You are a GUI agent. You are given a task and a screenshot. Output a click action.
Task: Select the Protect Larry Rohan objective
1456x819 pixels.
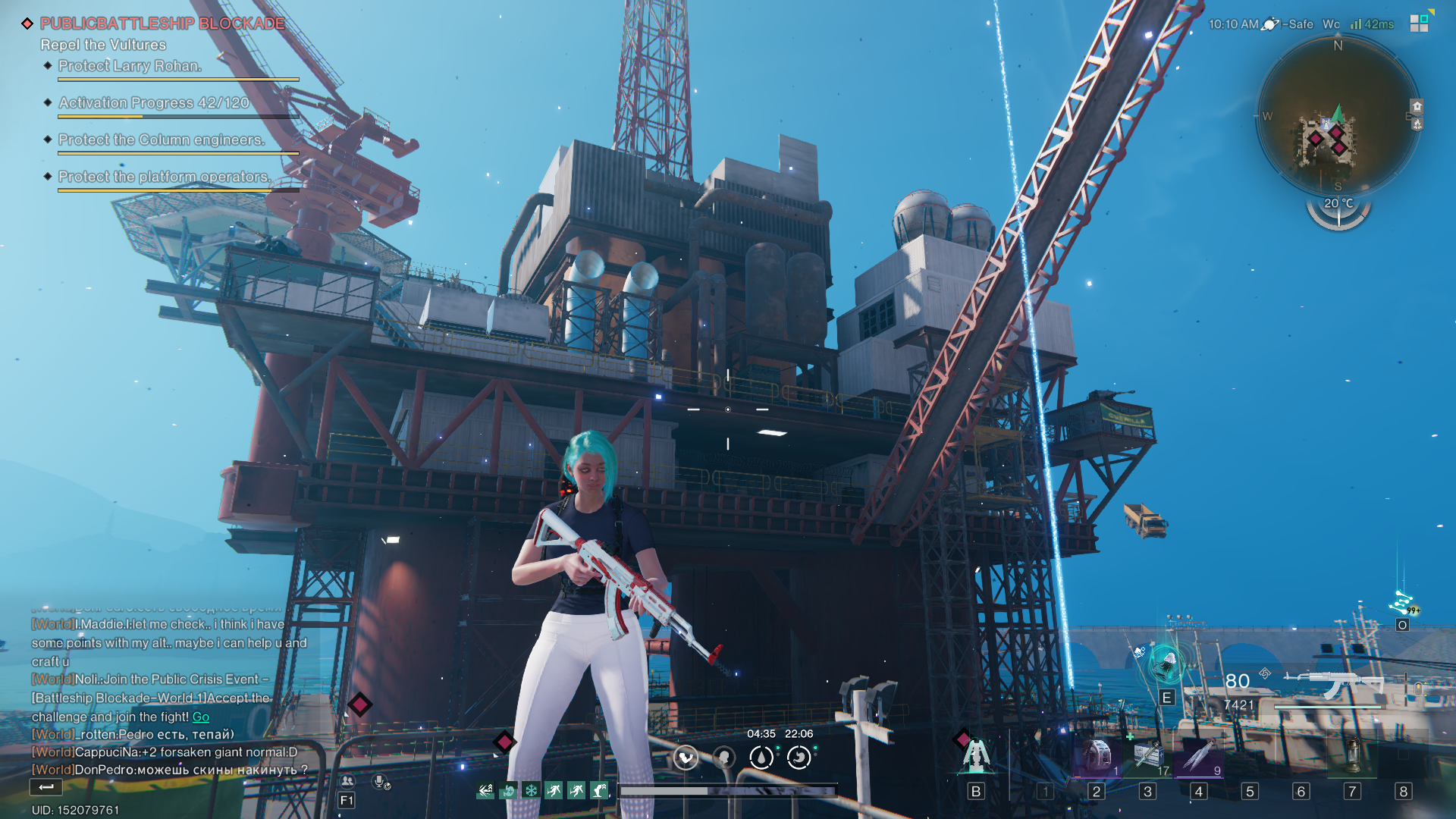coord(130,66)
